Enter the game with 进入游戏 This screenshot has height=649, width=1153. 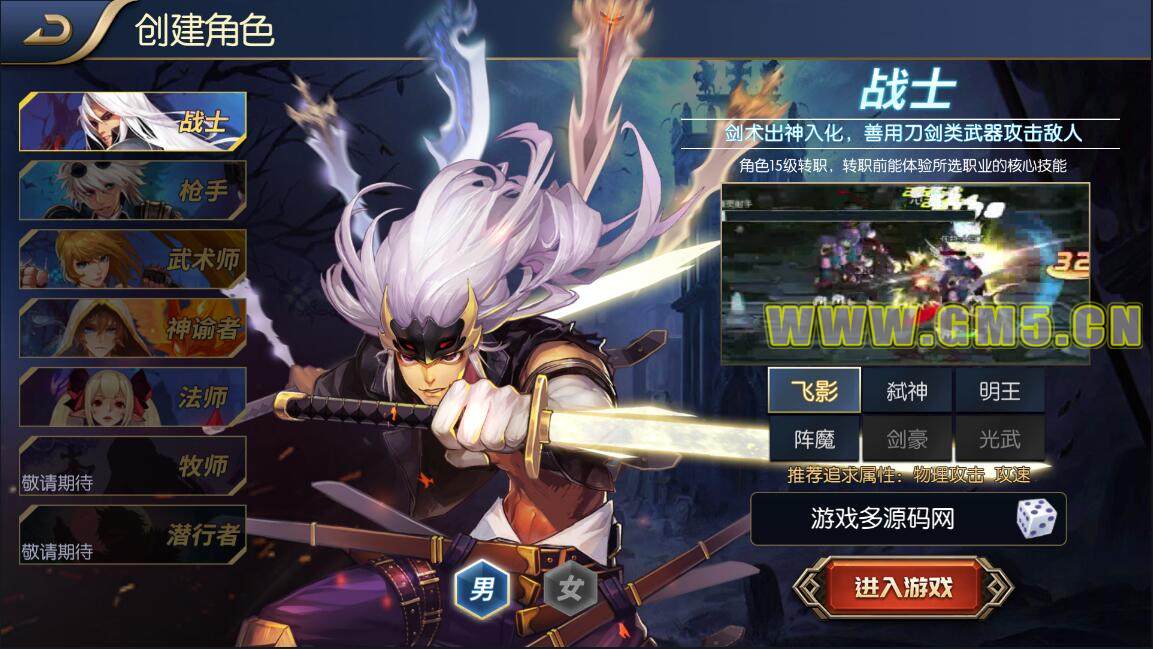click(903, 587)
